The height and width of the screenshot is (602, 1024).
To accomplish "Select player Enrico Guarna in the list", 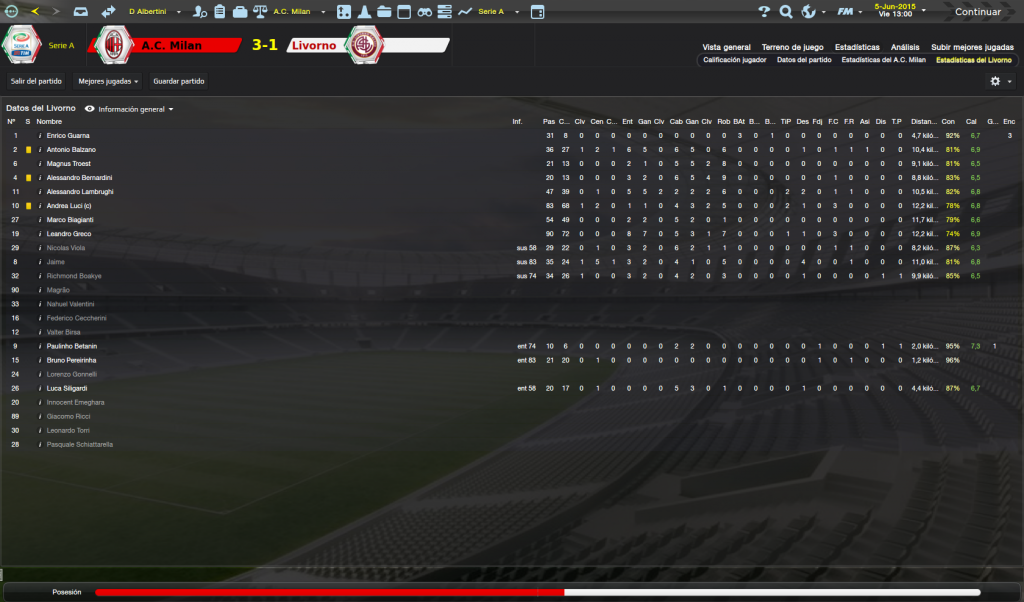I will [68, 135].
